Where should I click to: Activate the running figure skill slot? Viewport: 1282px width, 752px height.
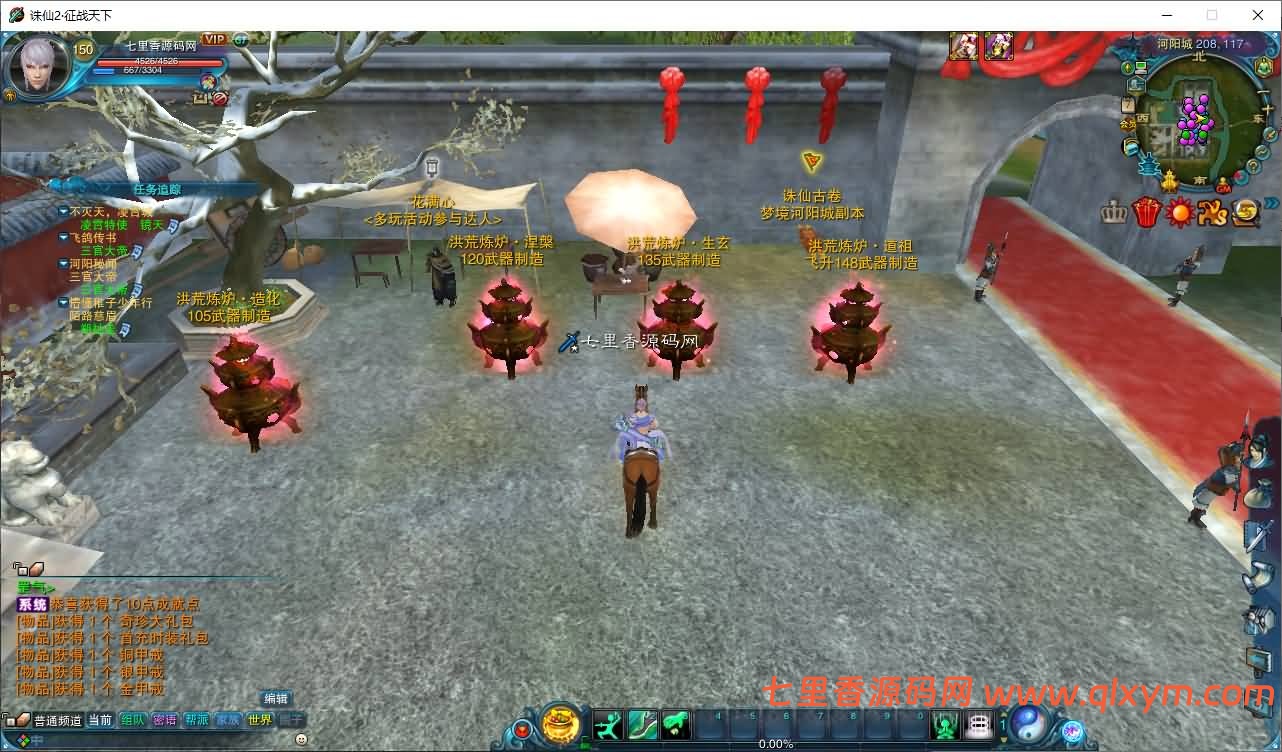pyautogui.click(x=608, y=724)
